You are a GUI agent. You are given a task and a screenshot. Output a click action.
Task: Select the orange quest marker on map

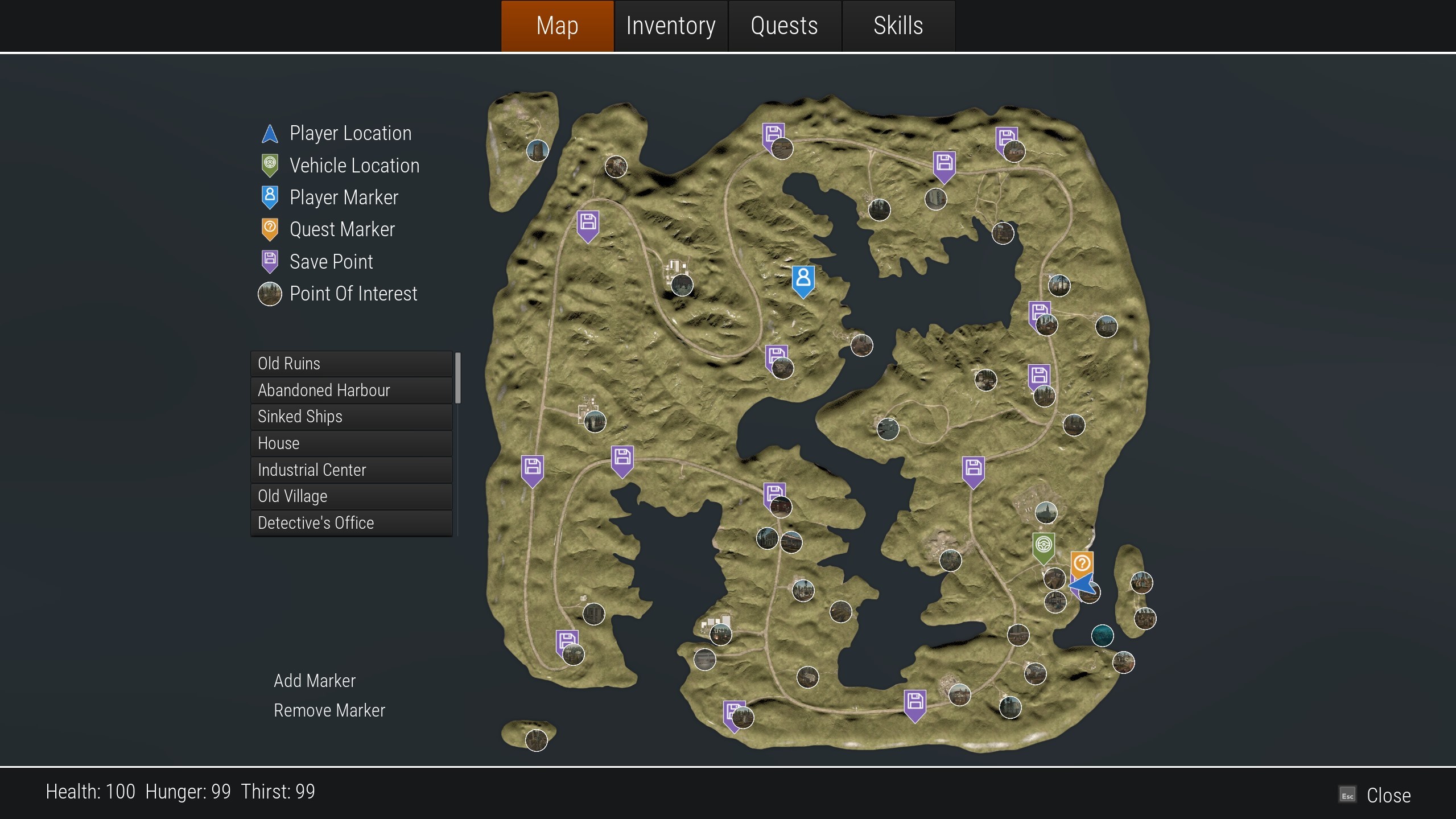[1081, 563]
